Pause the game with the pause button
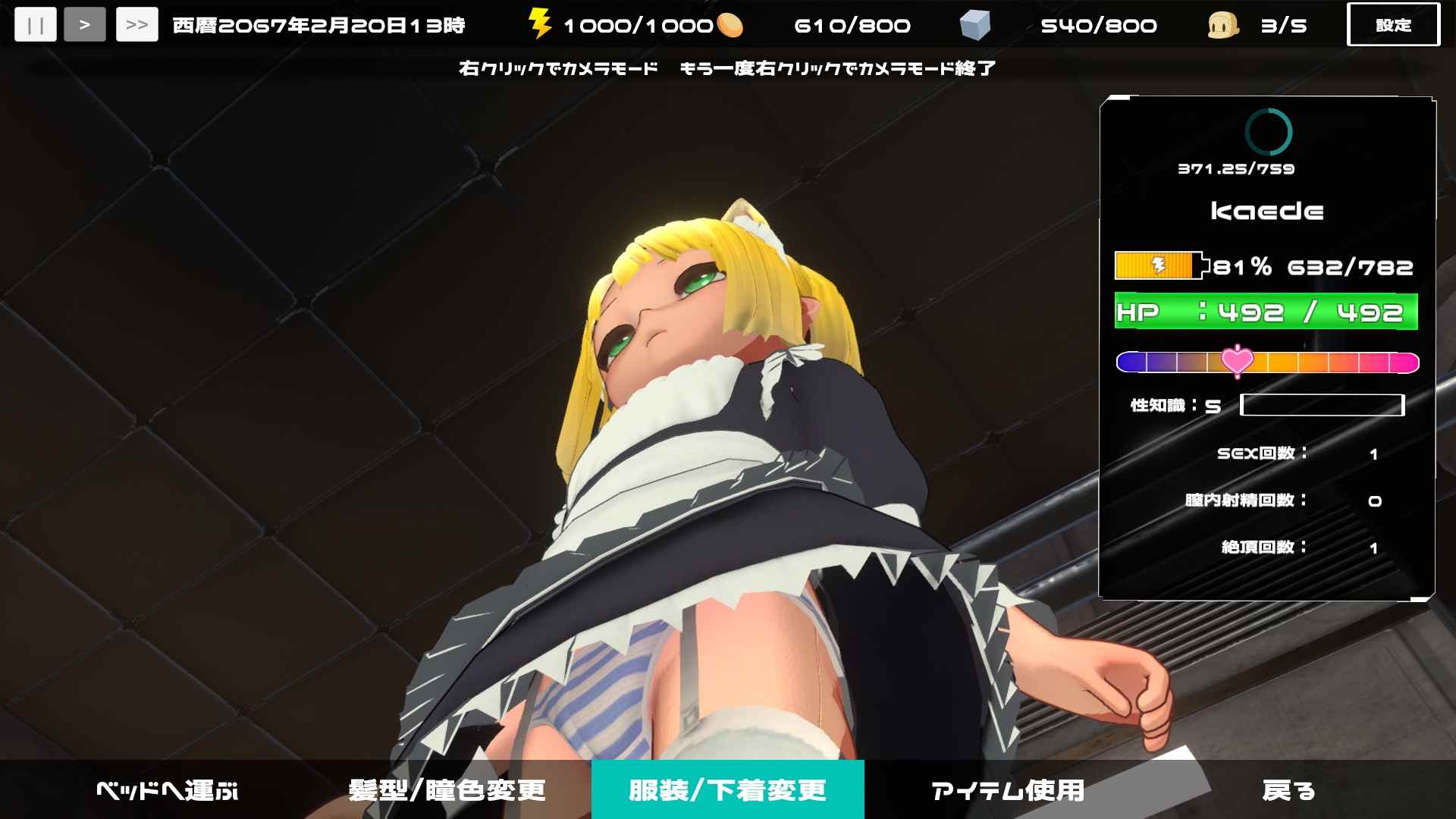The width and height of the screenshot is (1456, 819). point(35,24)
